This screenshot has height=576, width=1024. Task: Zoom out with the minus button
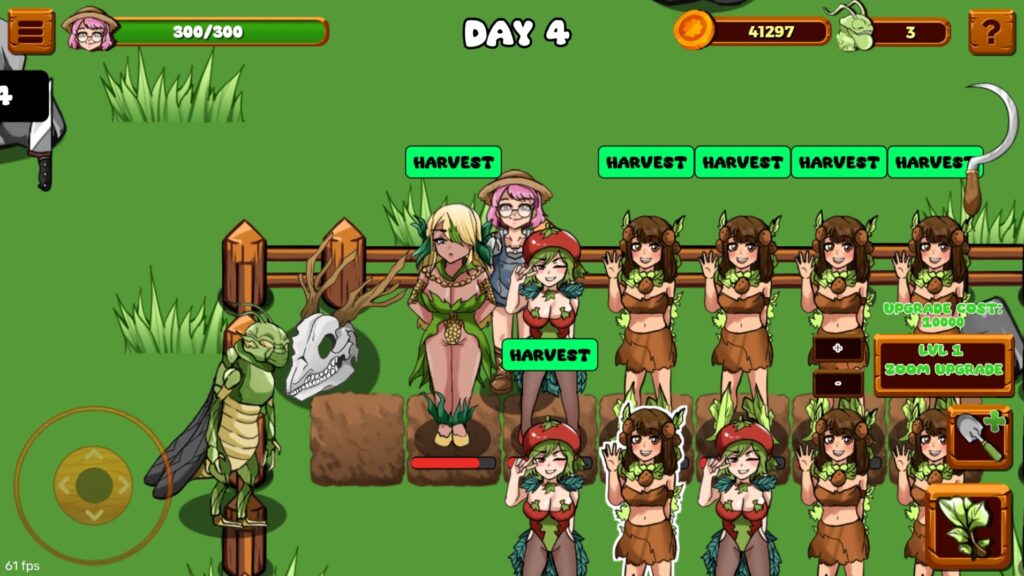pos(838,383)
